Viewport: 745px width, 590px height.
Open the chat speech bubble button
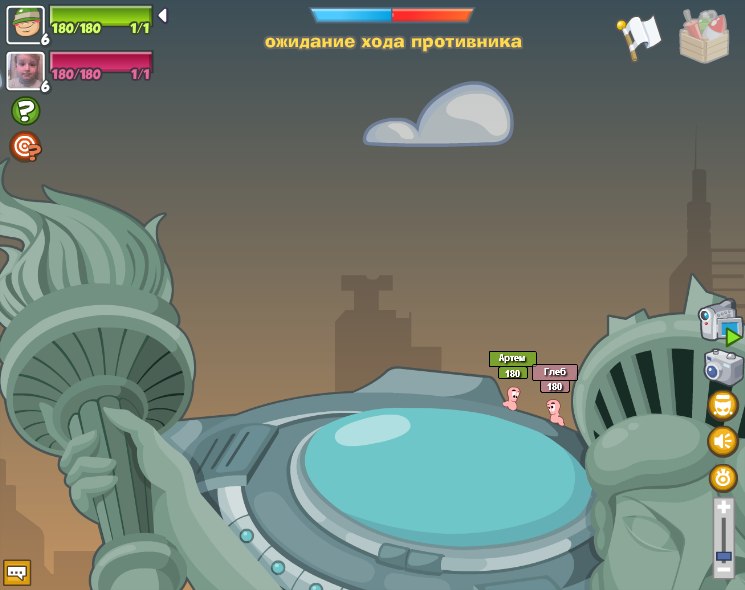pyautogui.click(x=17, y=572)
